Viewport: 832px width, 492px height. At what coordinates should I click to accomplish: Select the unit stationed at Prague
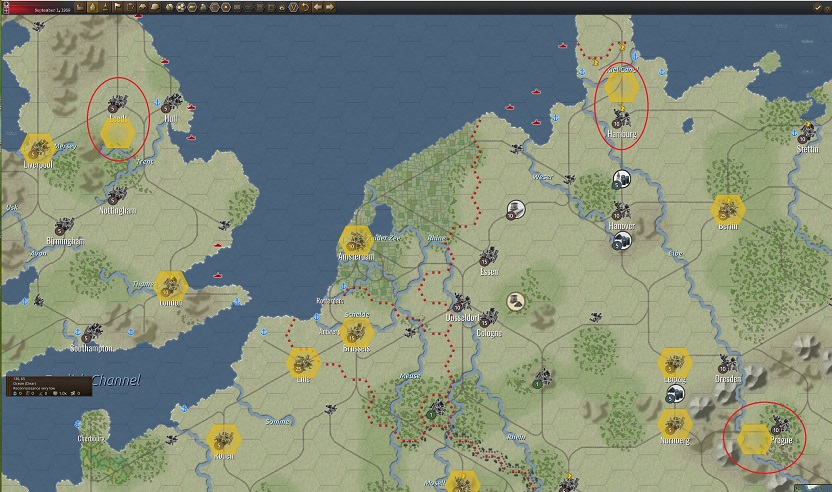(778, 428)
